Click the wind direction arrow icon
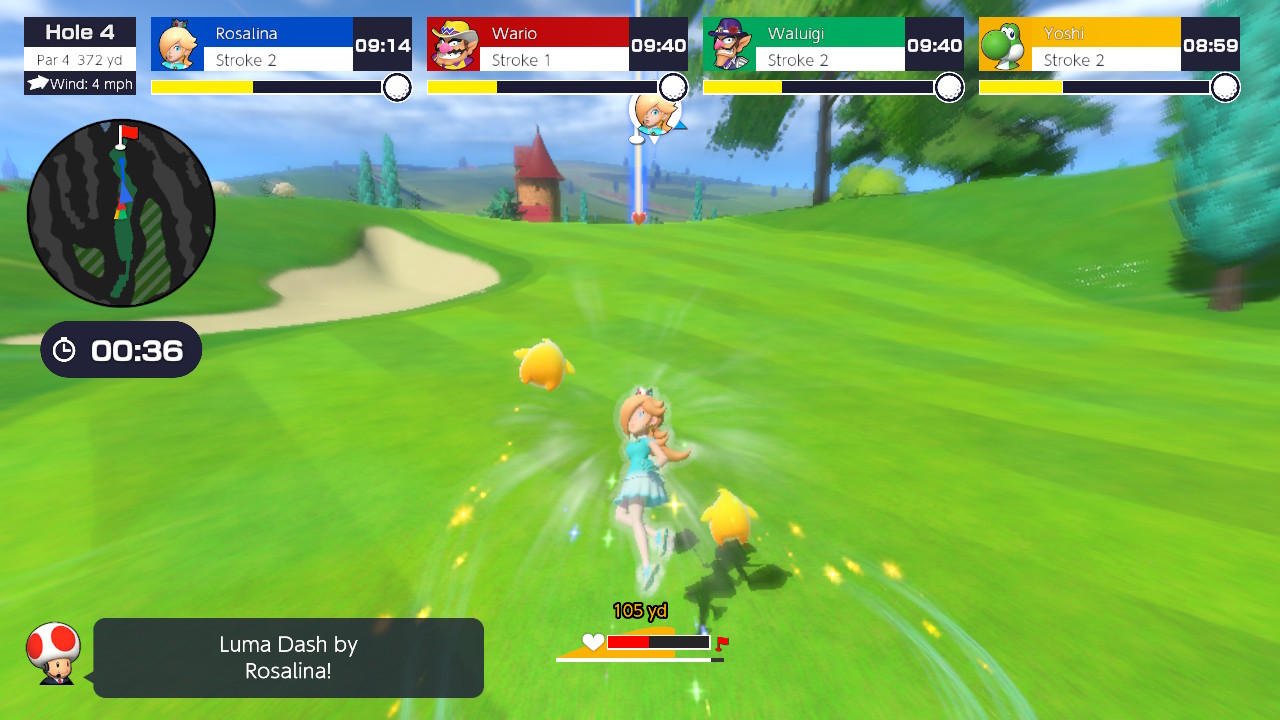Screen dimensions: 1280x720 click(37, 83)
